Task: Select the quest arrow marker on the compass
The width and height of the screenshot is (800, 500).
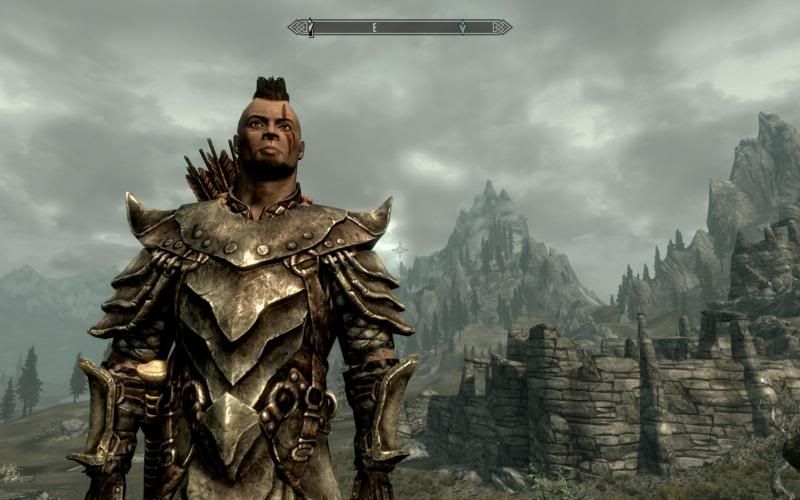Action: (462, 28)
